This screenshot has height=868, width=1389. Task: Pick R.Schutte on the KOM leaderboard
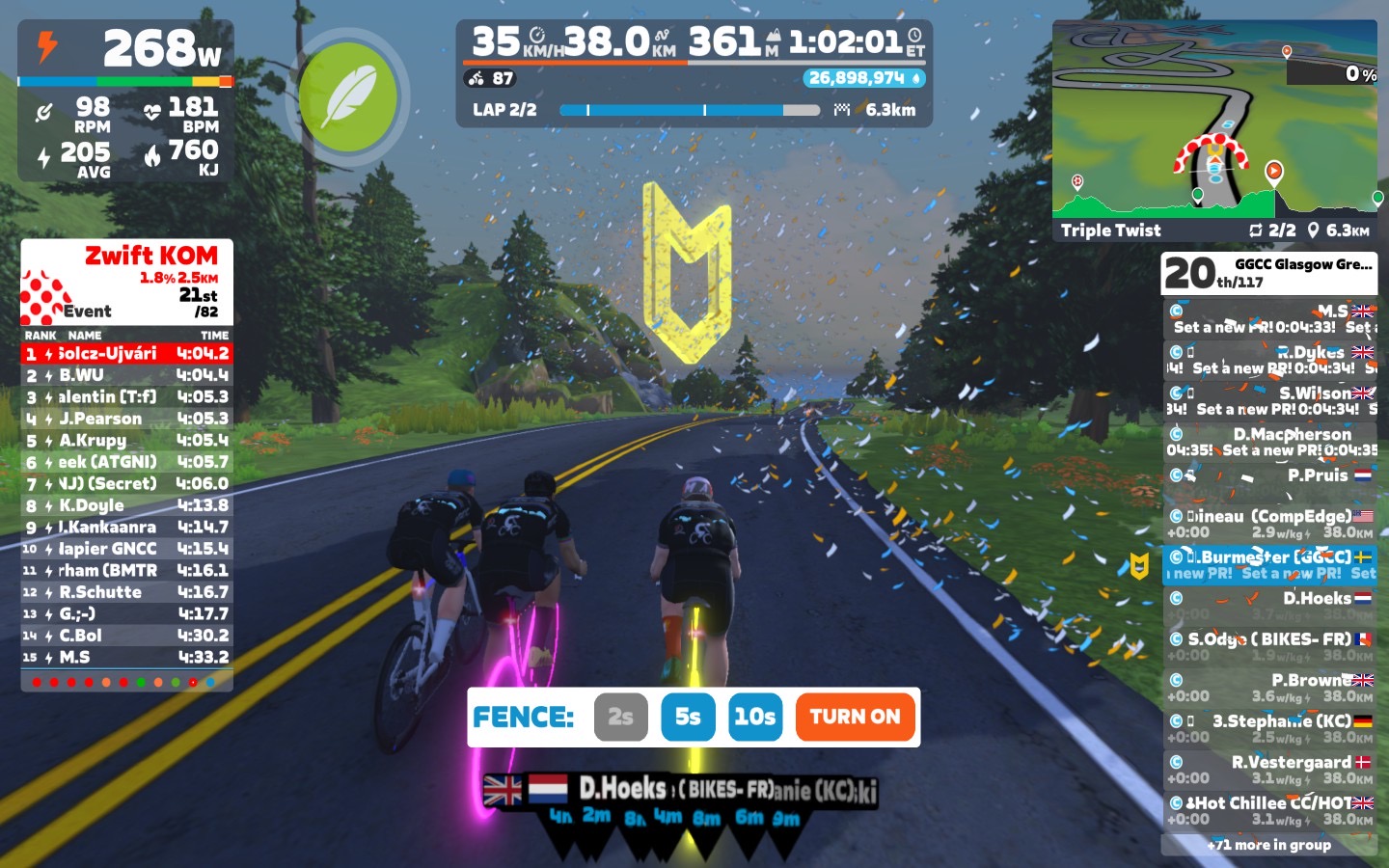126,592
